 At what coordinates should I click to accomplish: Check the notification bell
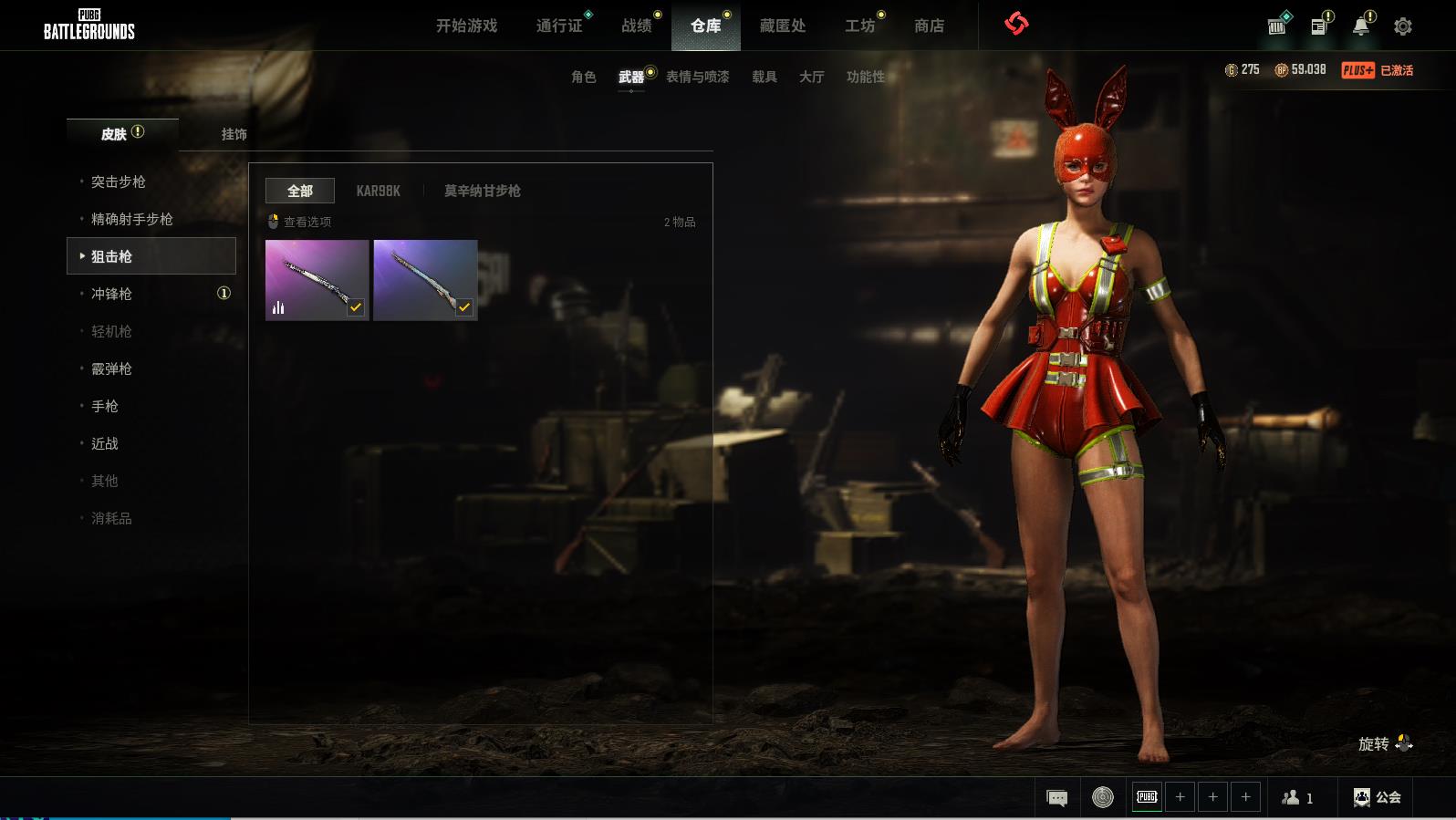coord(1361,26)
